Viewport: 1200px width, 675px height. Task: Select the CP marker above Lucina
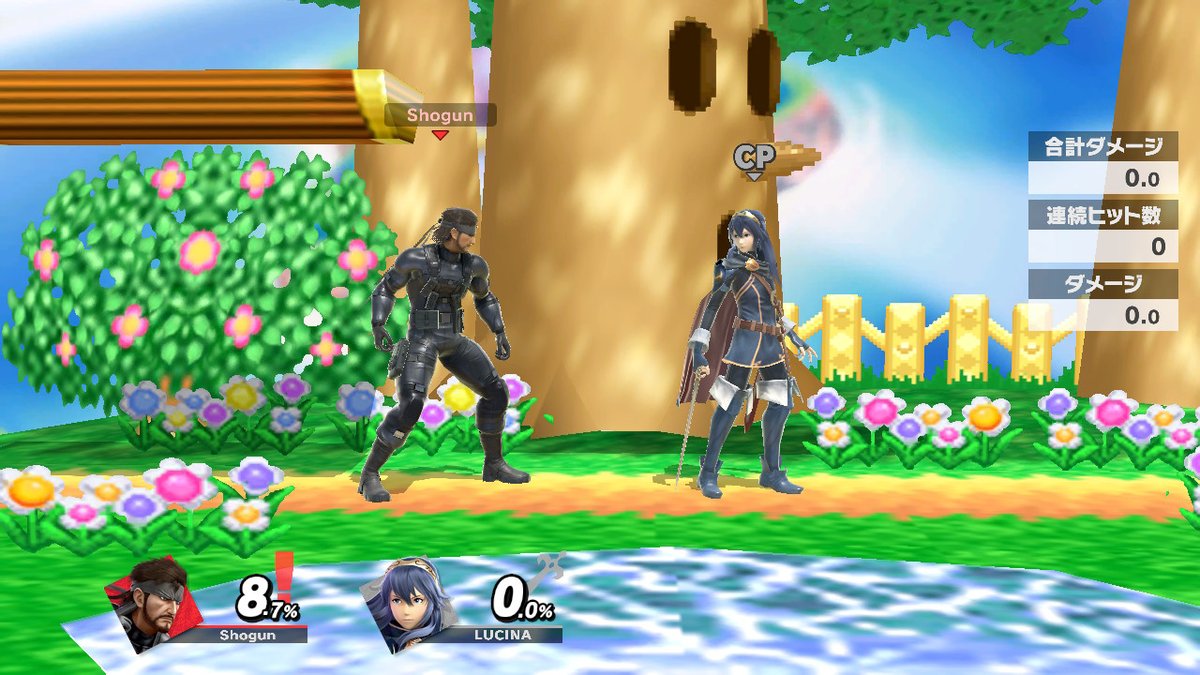754,157
